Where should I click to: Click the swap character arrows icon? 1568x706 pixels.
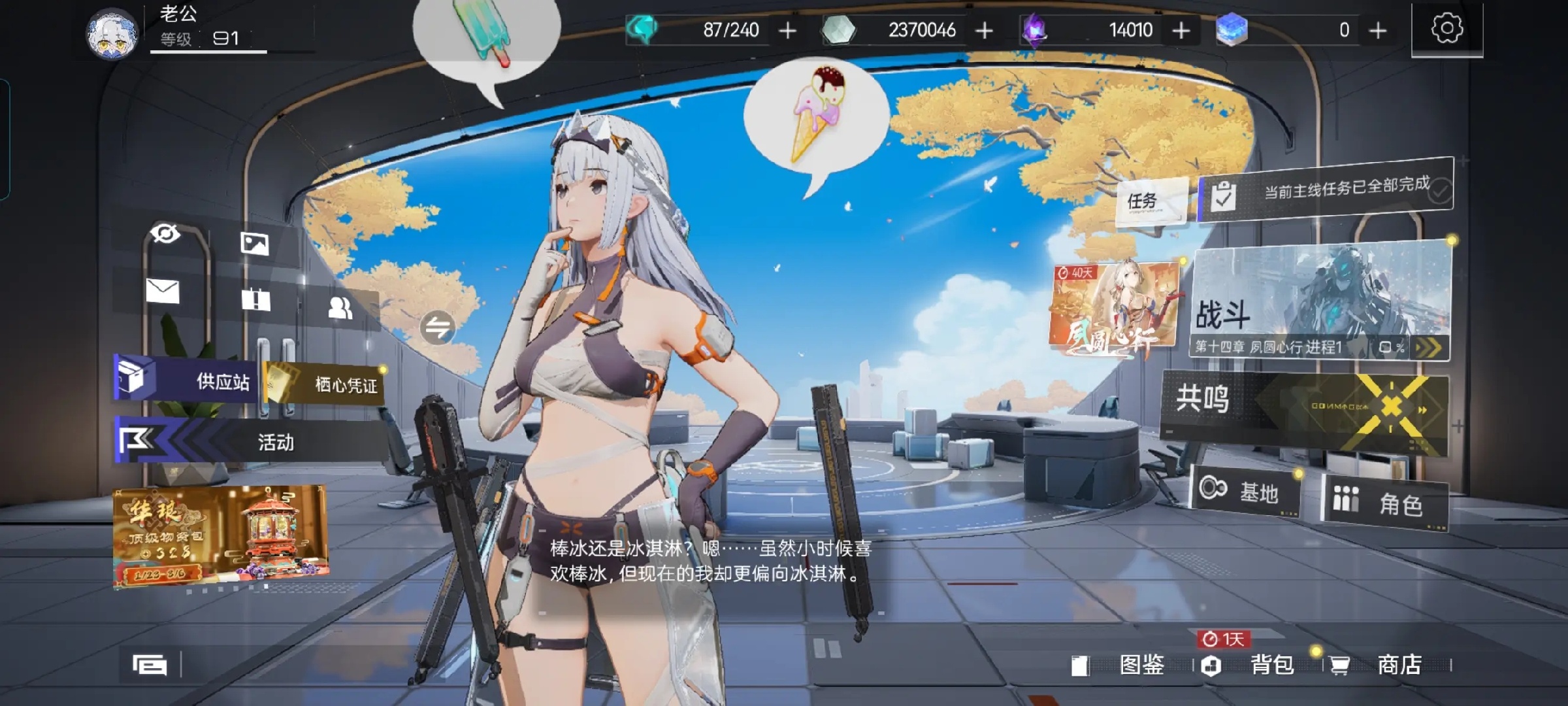pos(437,328)
